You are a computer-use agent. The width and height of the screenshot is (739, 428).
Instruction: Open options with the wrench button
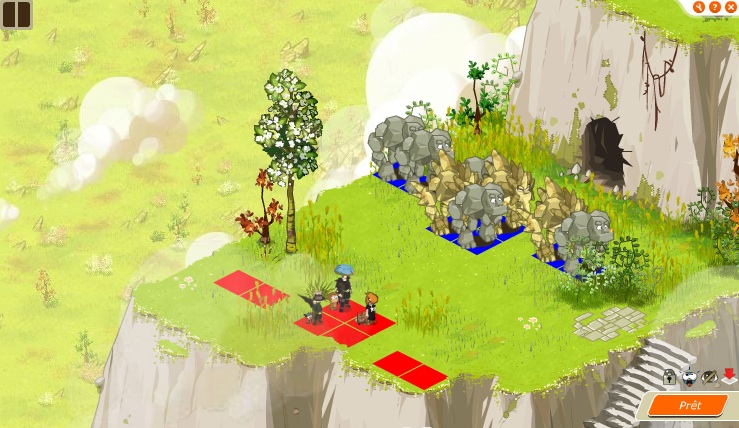click(x=699, y=7)
